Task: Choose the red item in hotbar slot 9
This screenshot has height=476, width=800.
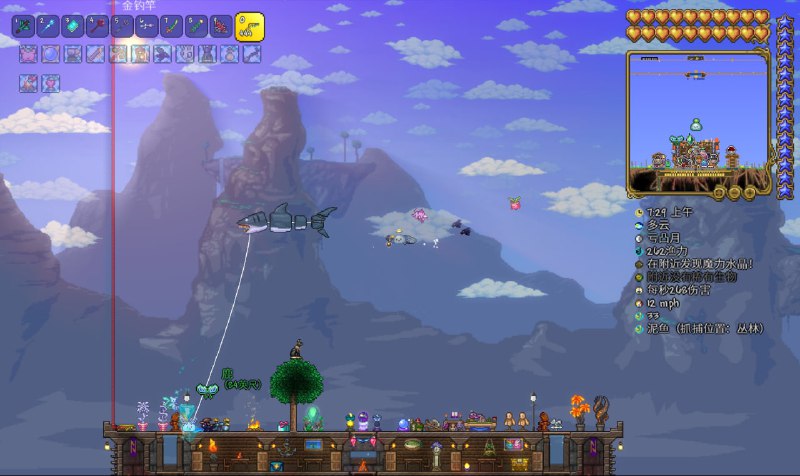Action: (220, 25)
